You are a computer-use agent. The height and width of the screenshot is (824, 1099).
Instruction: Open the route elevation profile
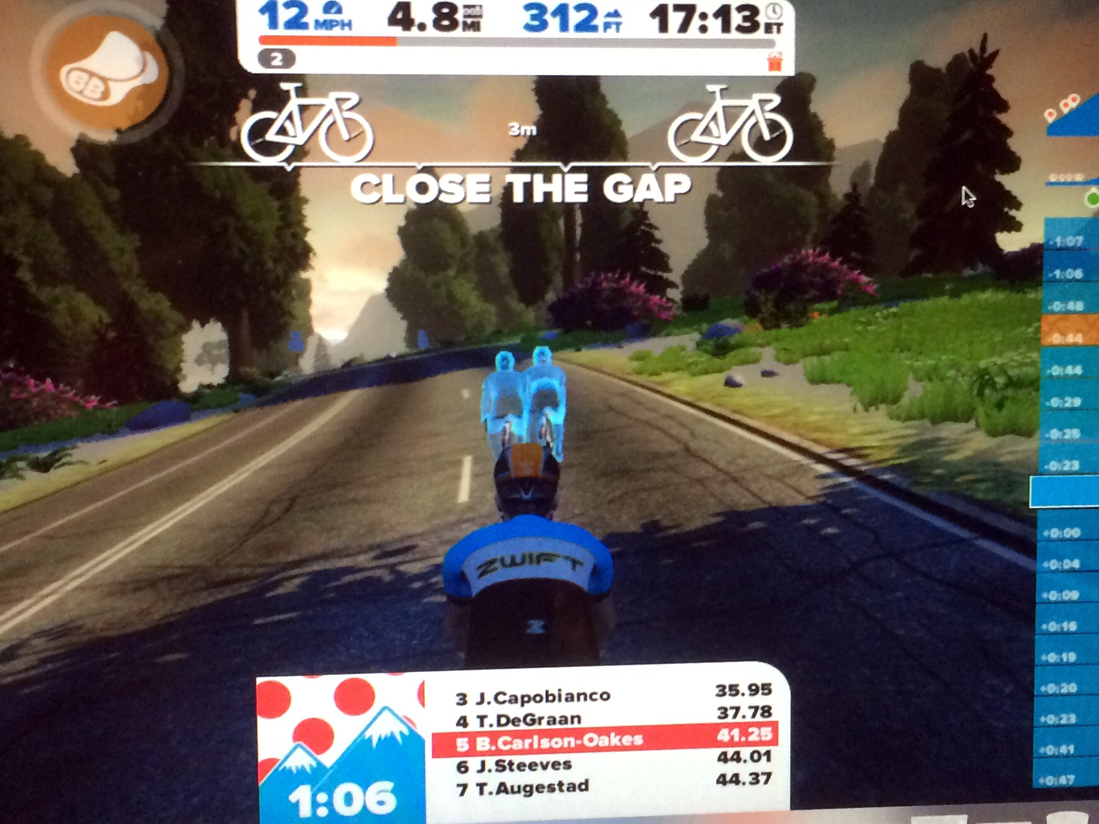tap(1073, 120)
